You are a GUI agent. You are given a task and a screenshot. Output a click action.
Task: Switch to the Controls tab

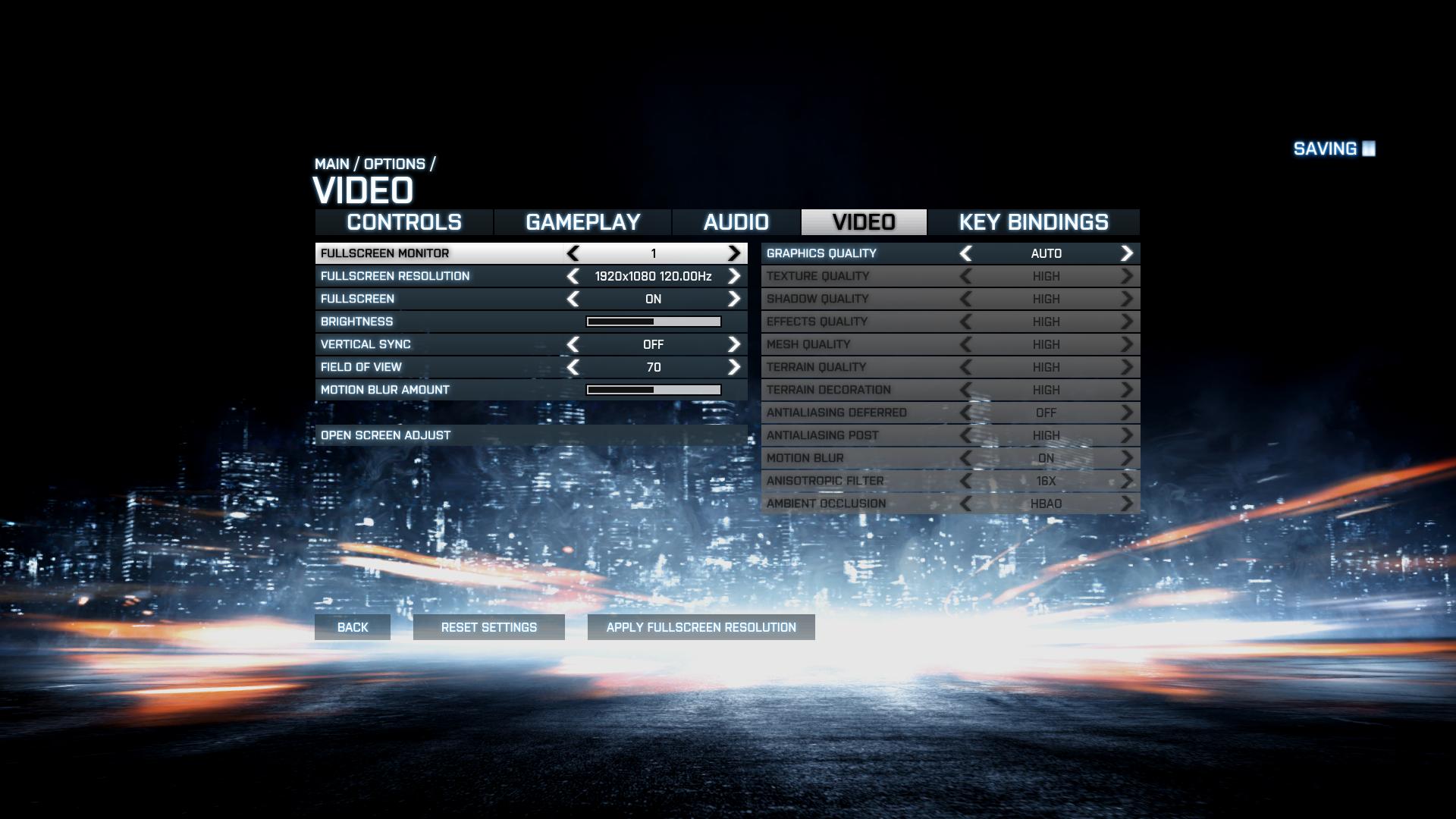[404, 222]
